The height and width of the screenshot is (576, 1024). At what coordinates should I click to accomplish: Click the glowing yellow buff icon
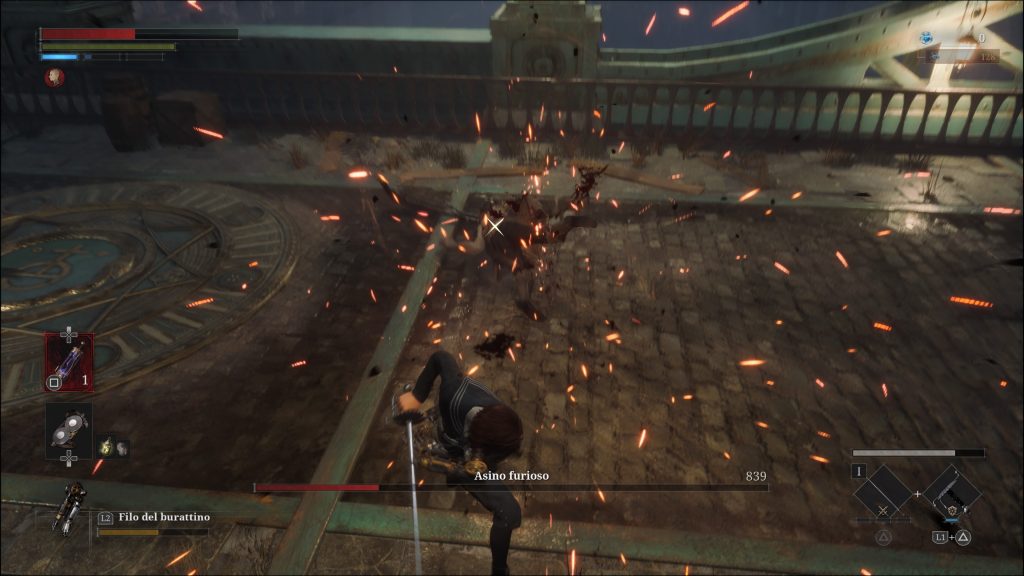105,447
